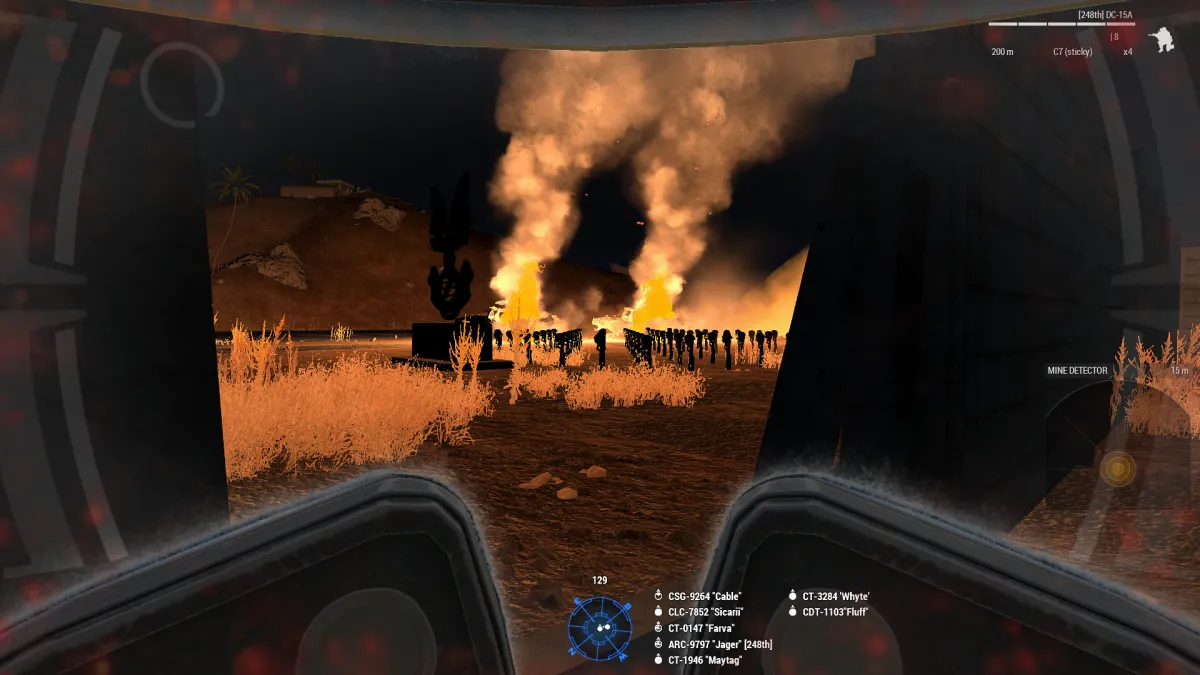This screenshot has width=1200, height=675.
Task: Click the yellow mine marker on the detector
Action: (1117, 468)
